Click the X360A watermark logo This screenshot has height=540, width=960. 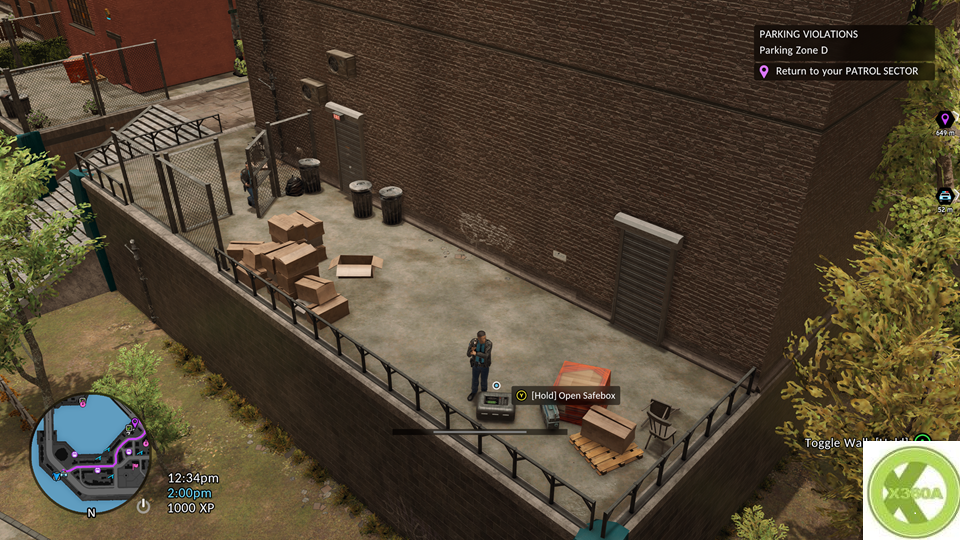(911, 492)
